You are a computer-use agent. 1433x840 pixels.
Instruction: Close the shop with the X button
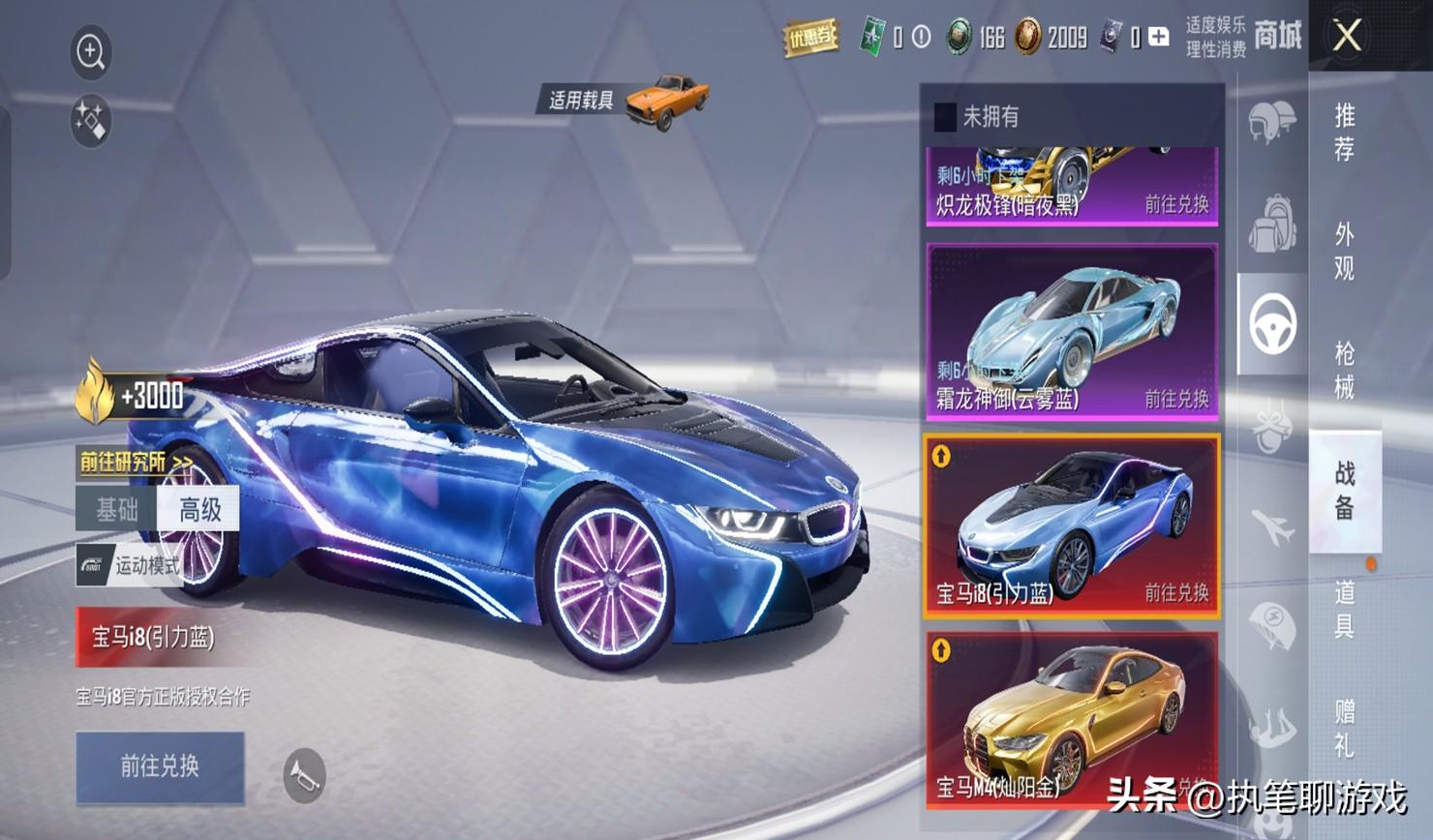pyautogui.click(x=1347, y=37)
